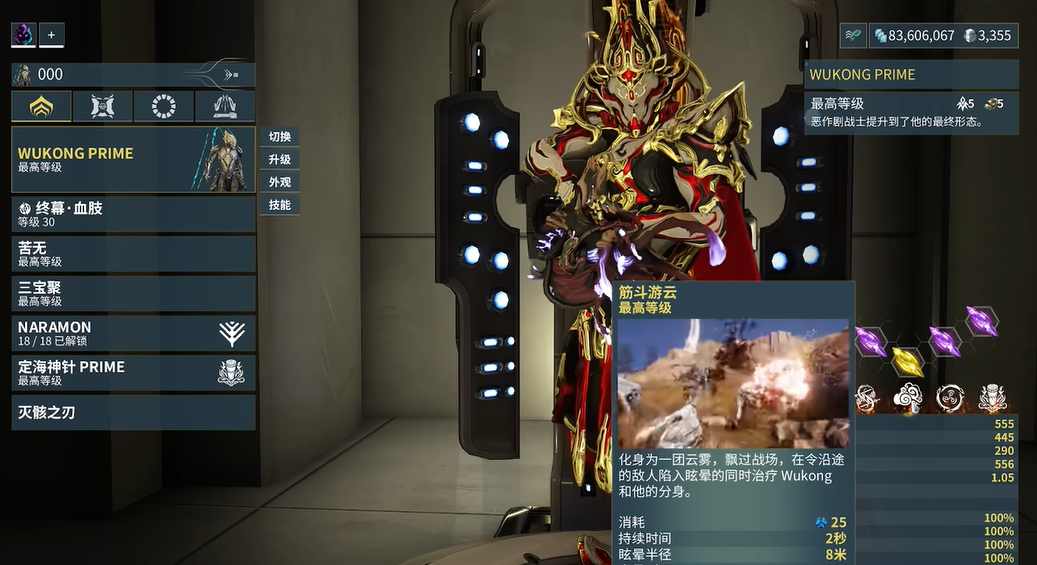Image resolution: width=1037 pixels, height=565 pixels.
Task: Select the 定海神针 PRIME exalted weapon slot
Action: [133, 373]
